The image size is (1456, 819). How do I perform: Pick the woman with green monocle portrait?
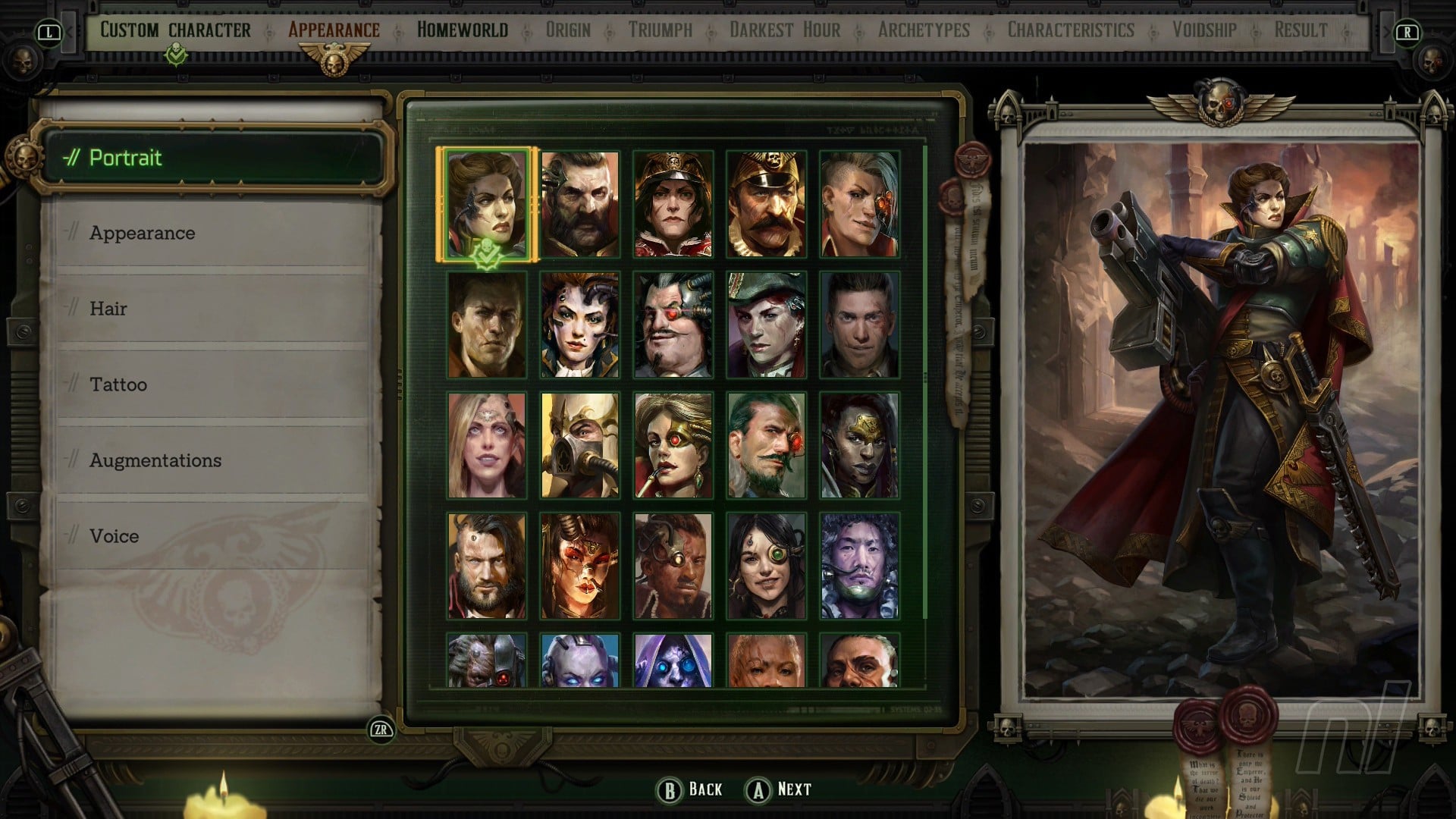pyautogui.click(x=766, y=566)
